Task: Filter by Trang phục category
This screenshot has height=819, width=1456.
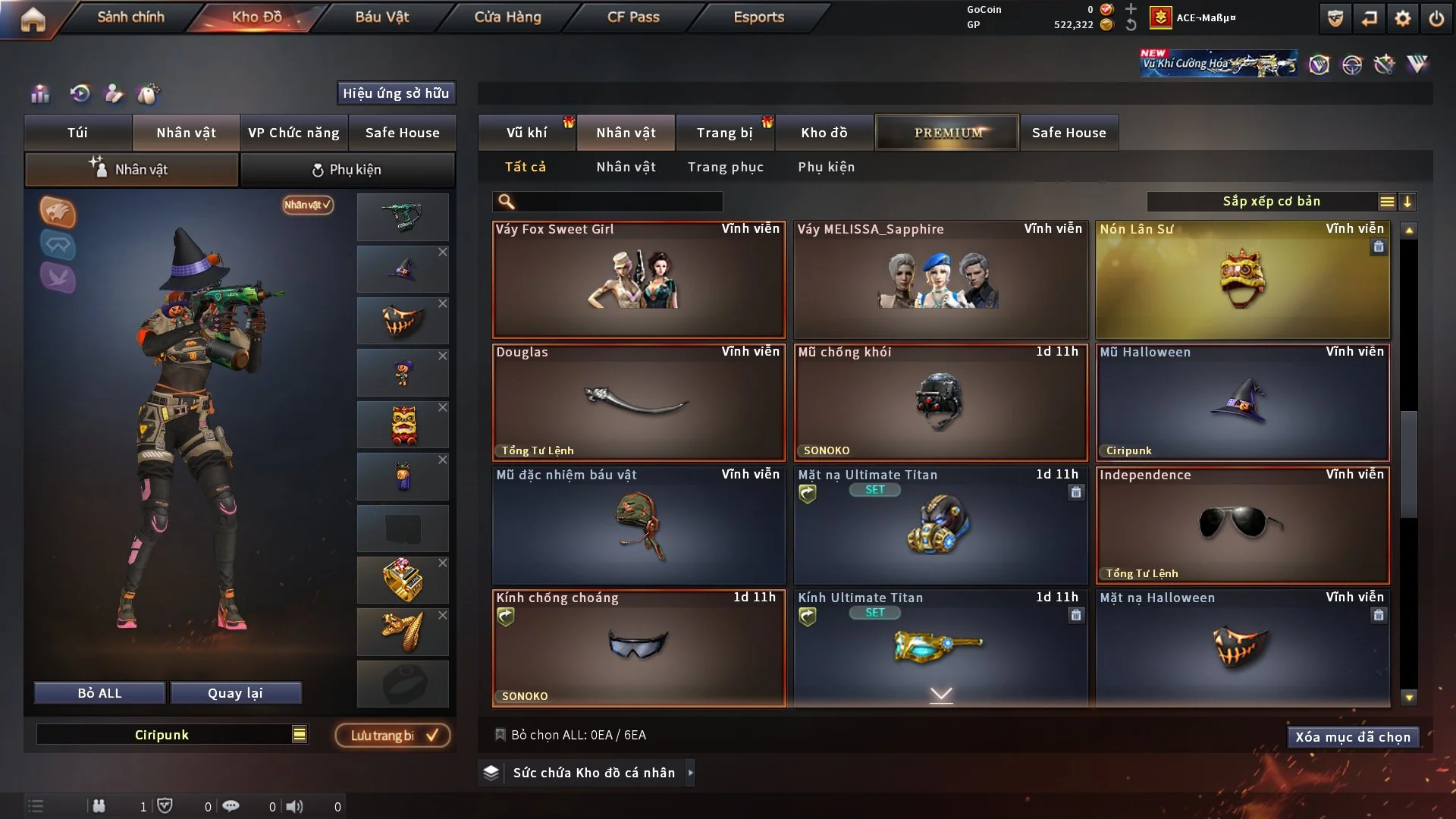Action: tap(725, 167)
